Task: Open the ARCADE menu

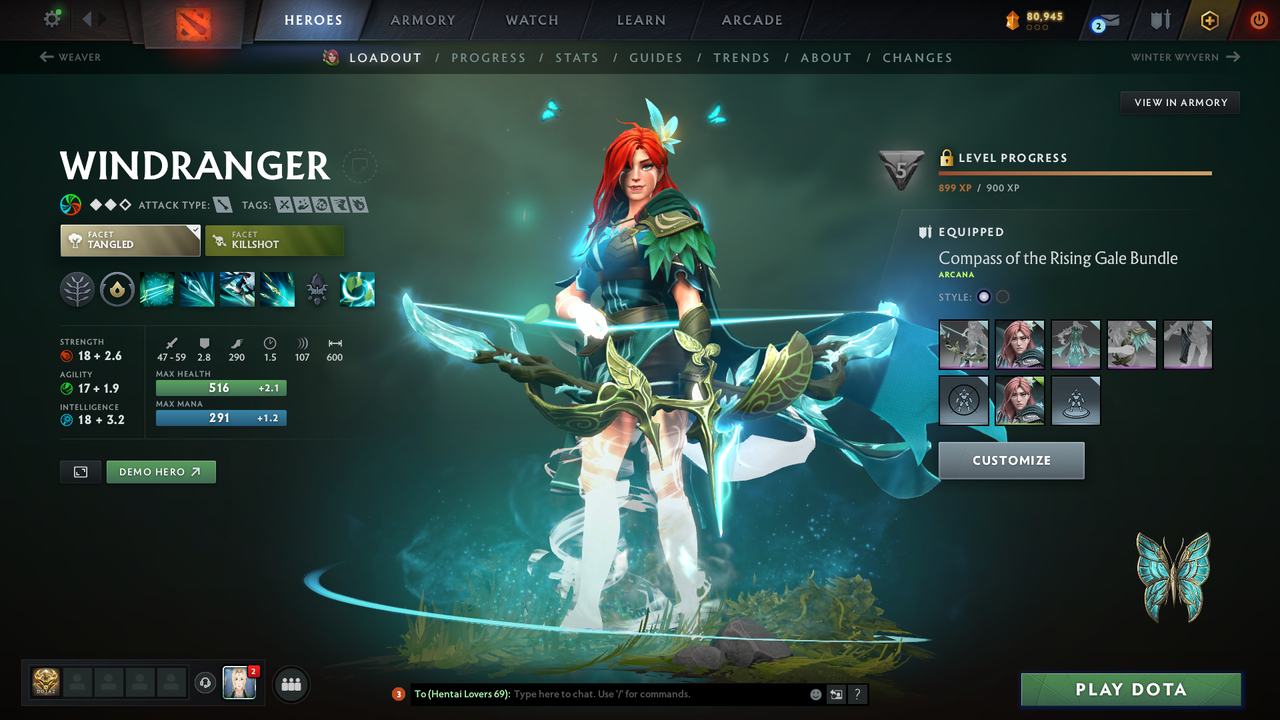Action: tap(751, 20)
